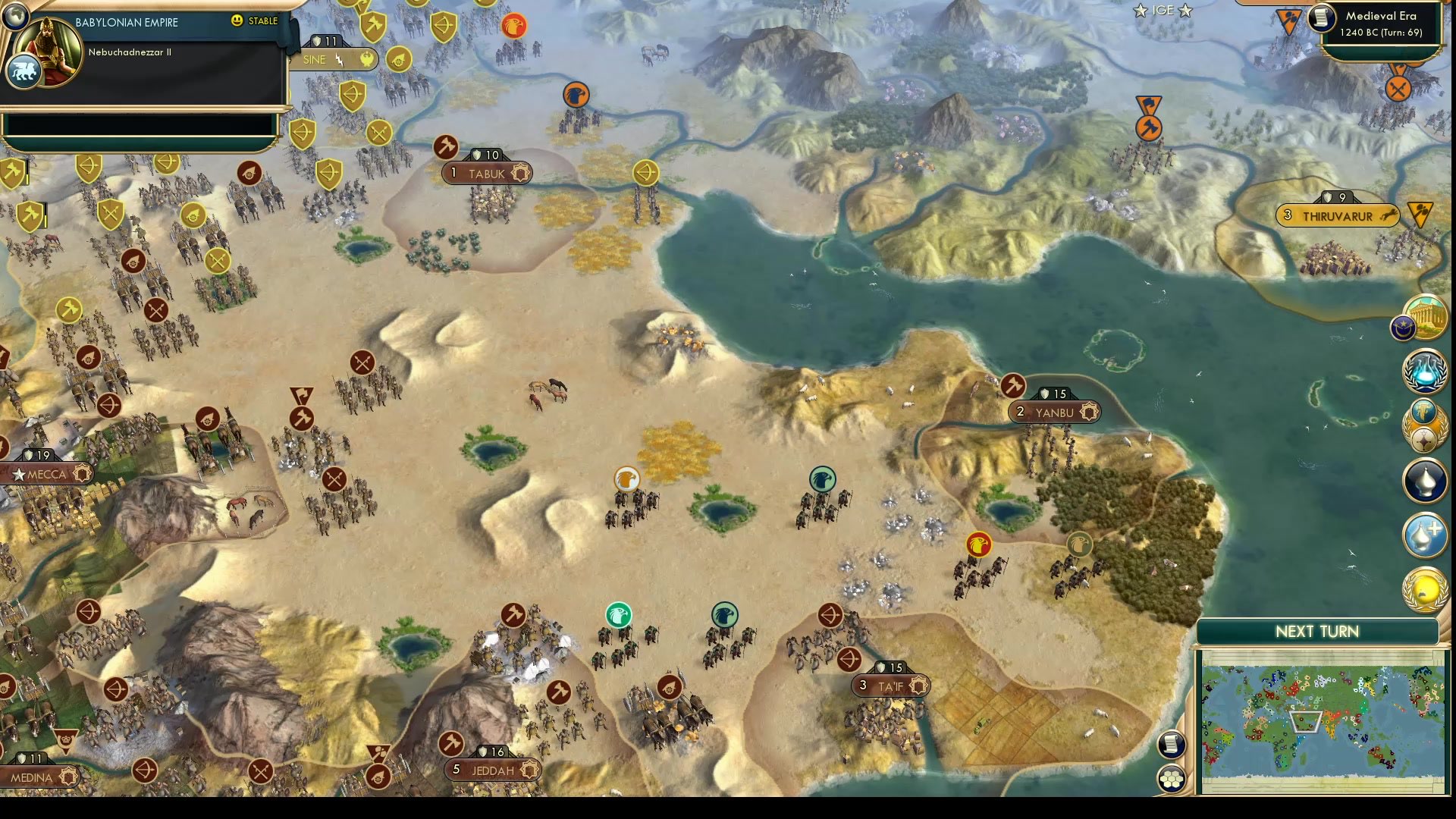
Task: Open the Mecca city banner
Action: (47, 472)
